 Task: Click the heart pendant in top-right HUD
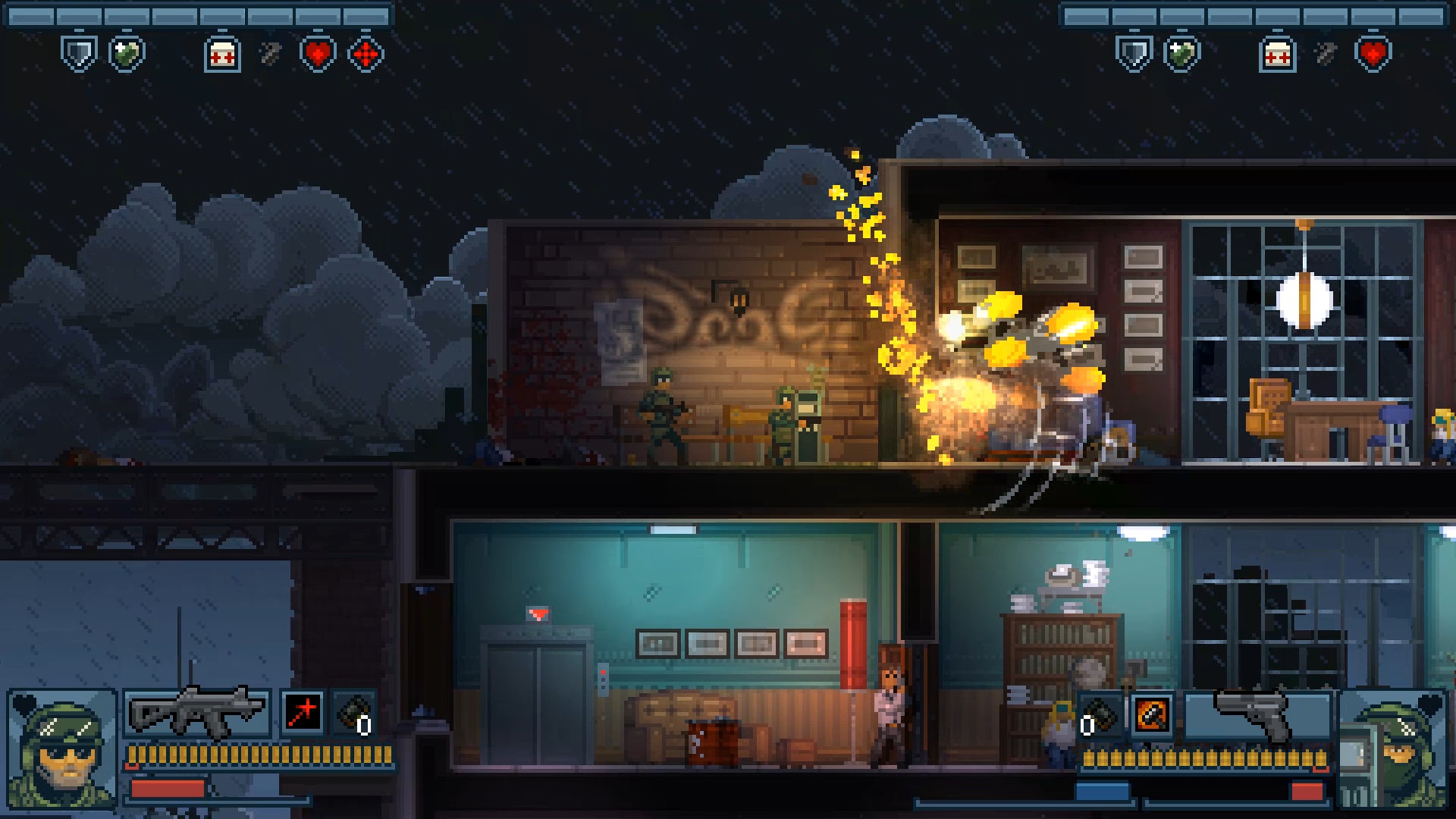(1373, 53)
